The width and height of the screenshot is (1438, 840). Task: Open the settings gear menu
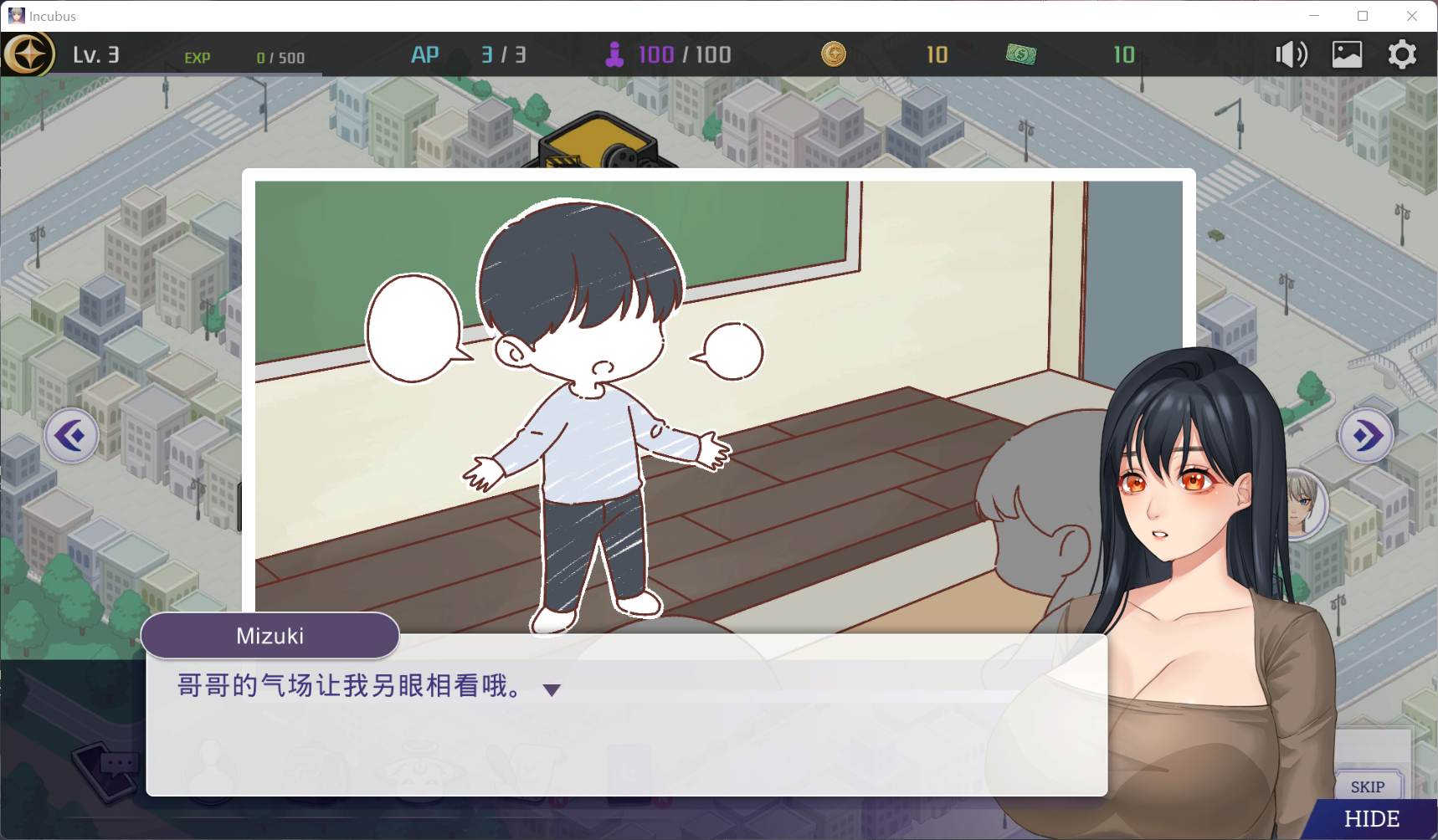(1403, 54)
